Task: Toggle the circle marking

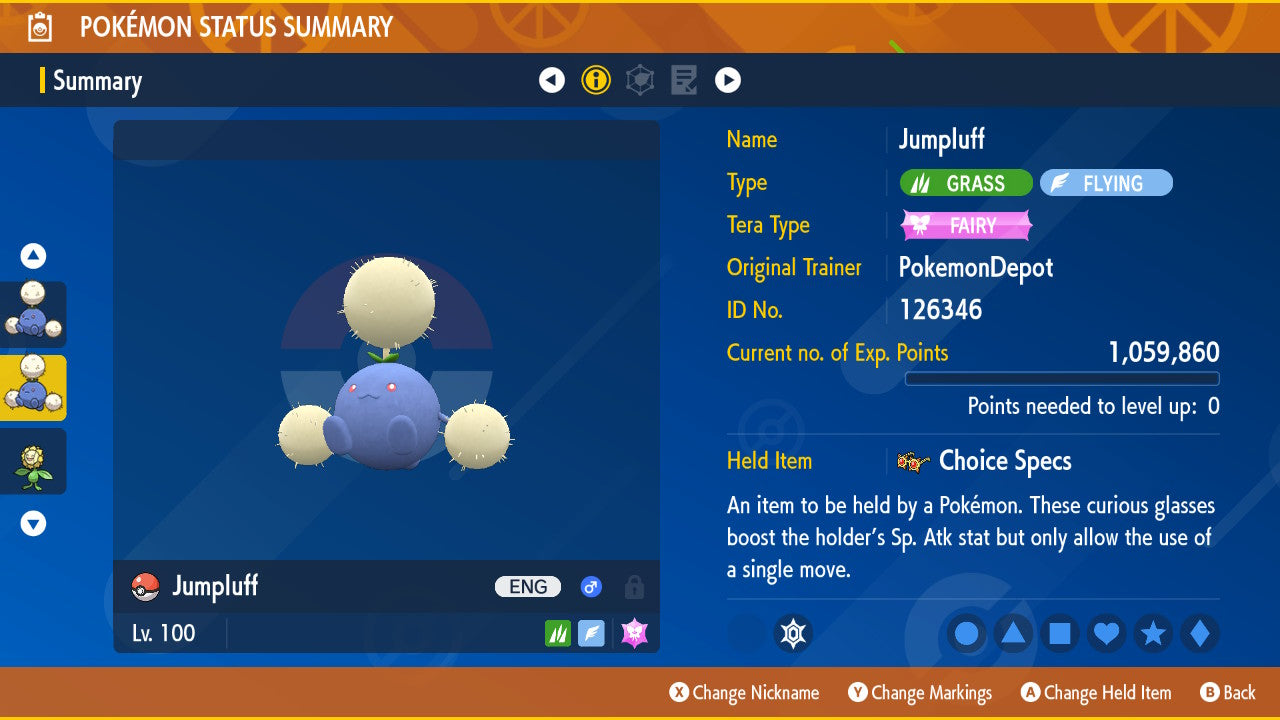Action: click(x=966, y=634)
